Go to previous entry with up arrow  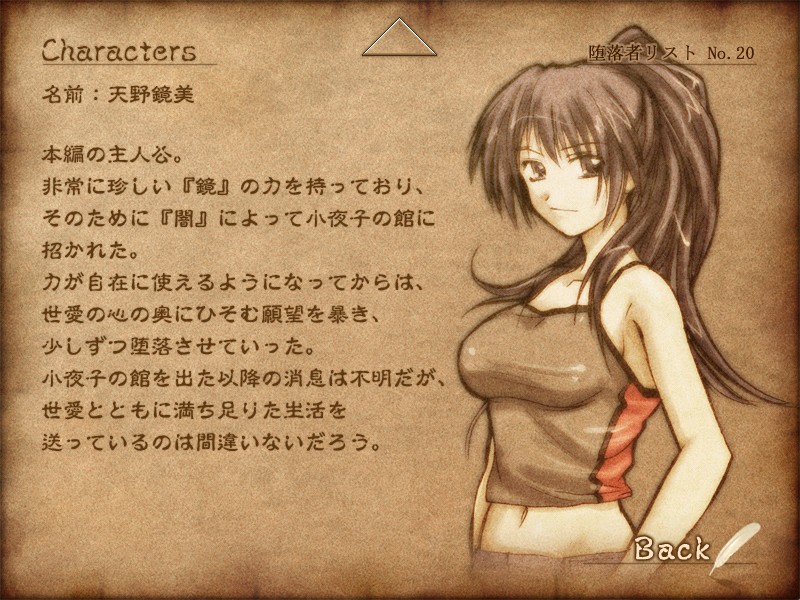pos(400,41)
